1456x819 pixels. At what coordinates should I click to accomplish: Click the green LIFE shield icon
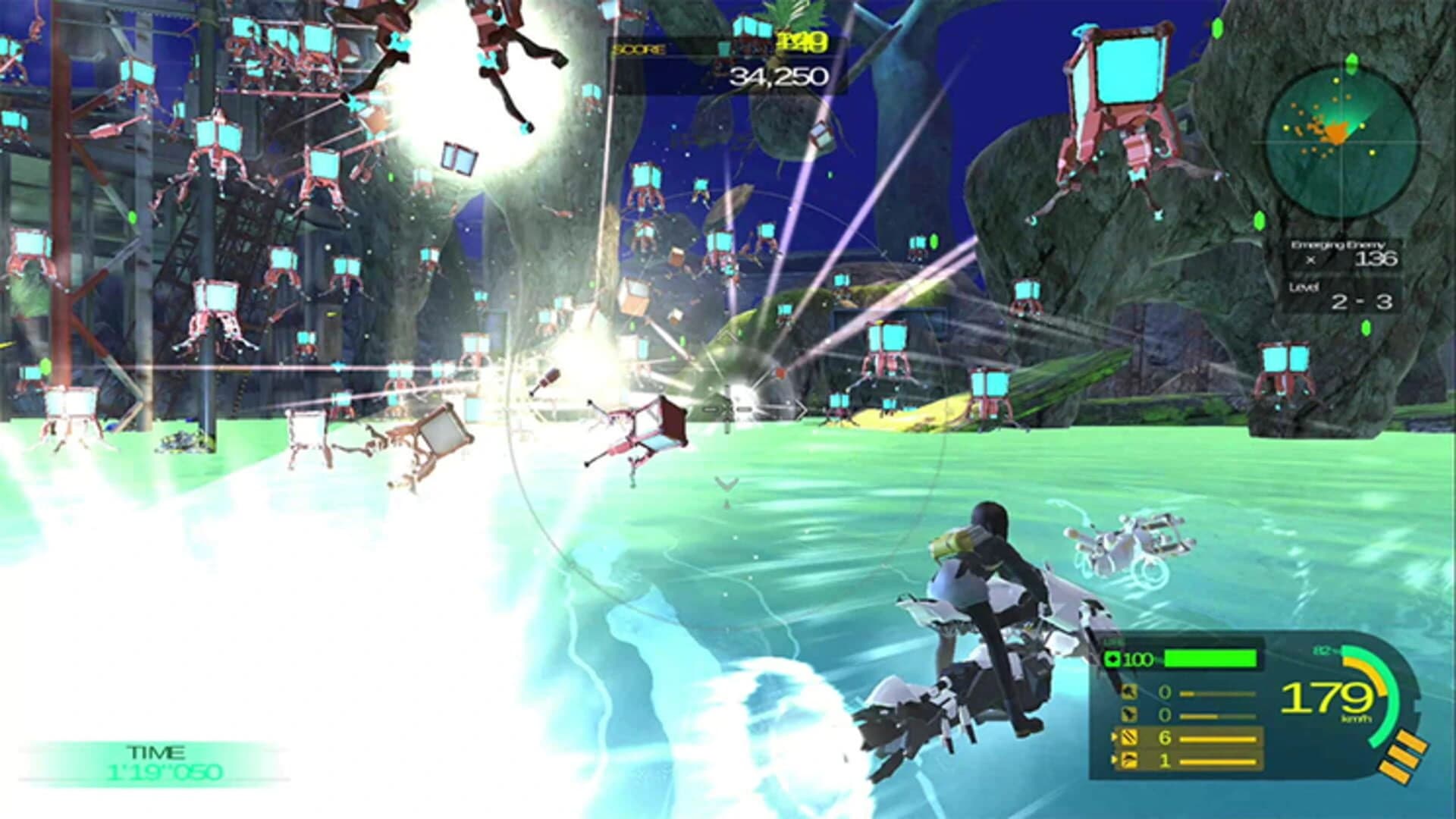pyautogui.click(x=1113, y=660)
